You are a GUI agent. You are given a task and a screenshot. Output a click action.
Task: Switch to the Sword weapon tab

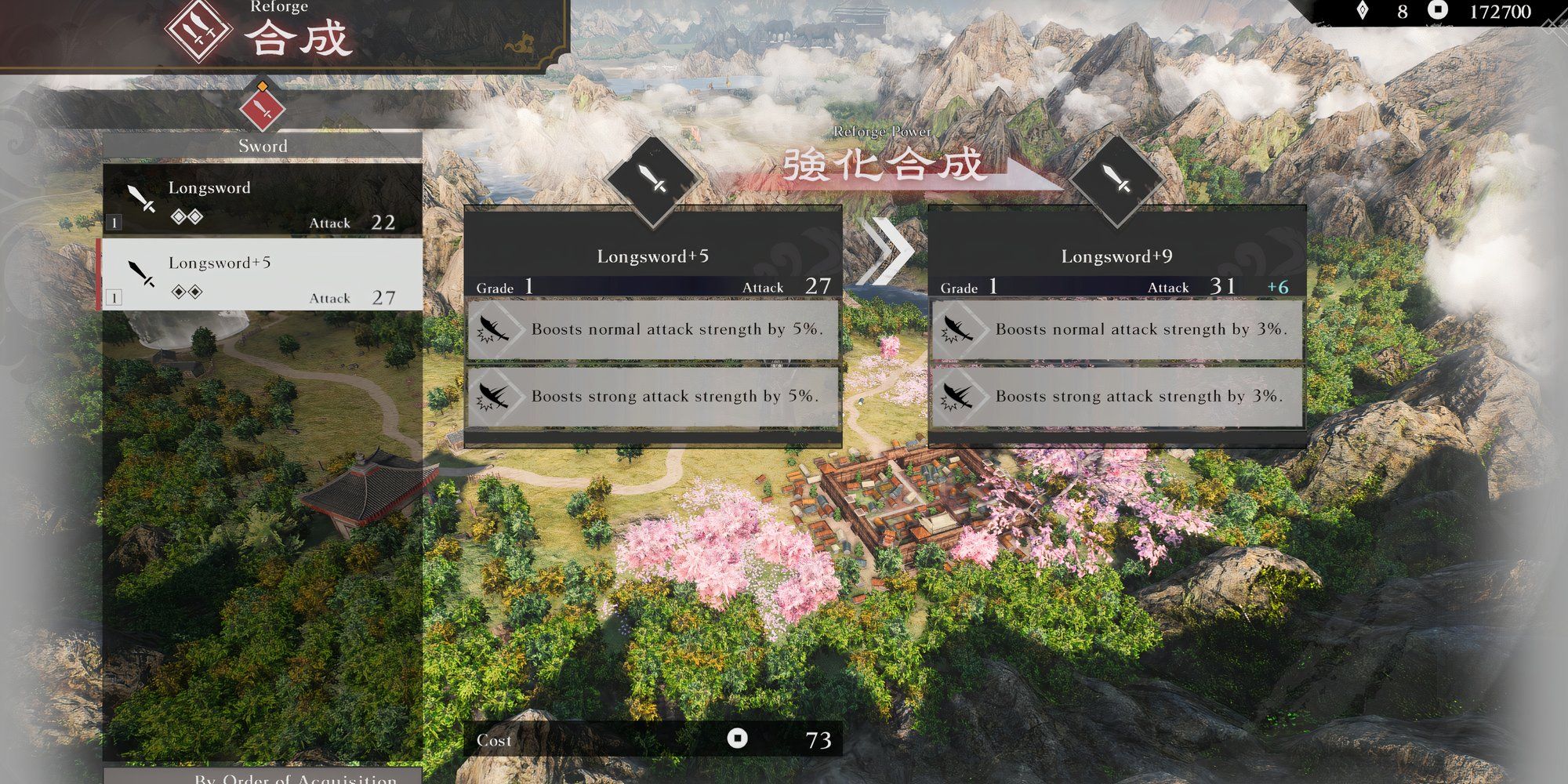pyautogui.click(x=263, y=145)
